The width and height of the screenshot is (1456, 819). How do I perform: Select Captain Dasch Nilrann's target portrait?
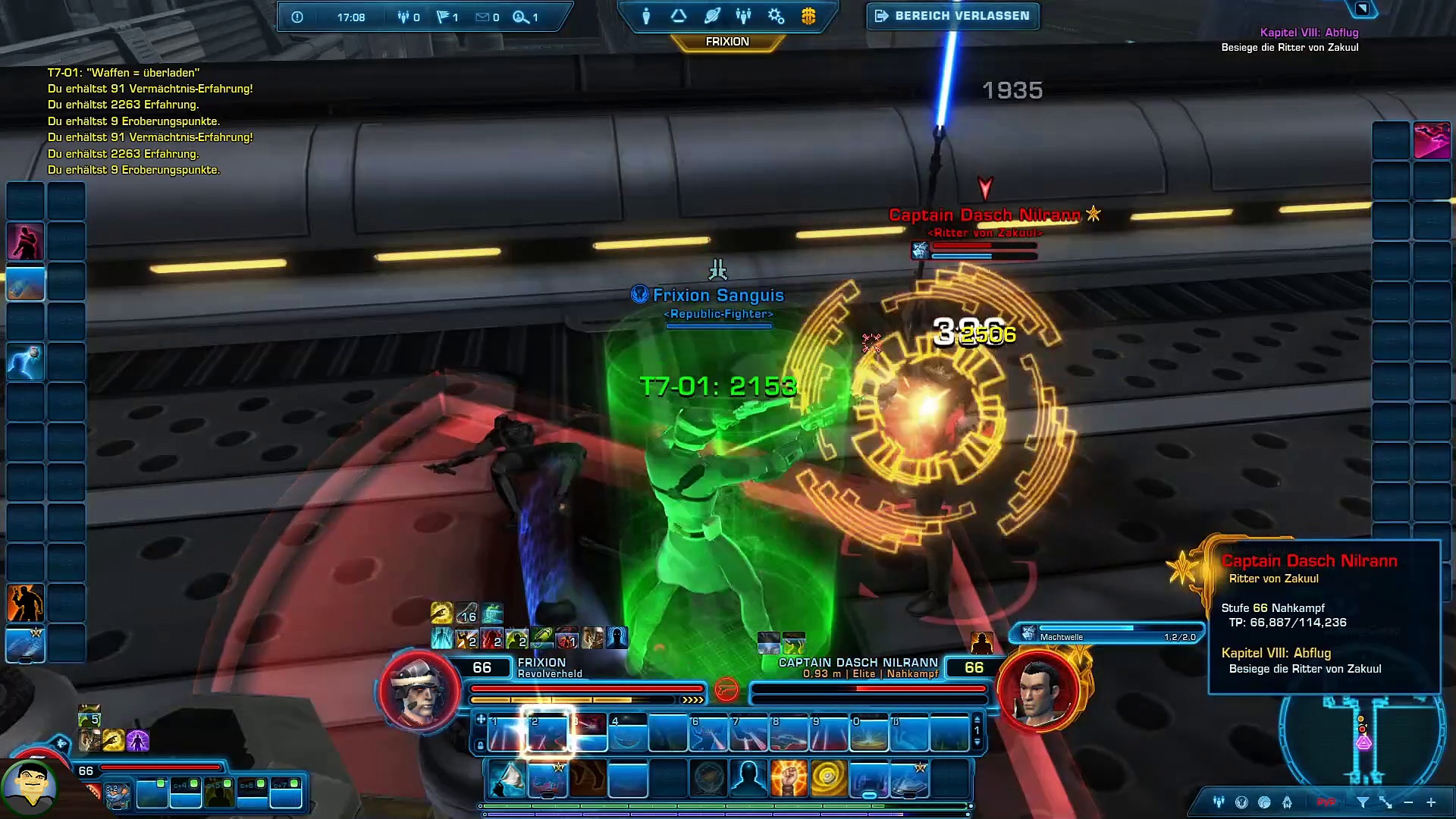coord(1038,690)
